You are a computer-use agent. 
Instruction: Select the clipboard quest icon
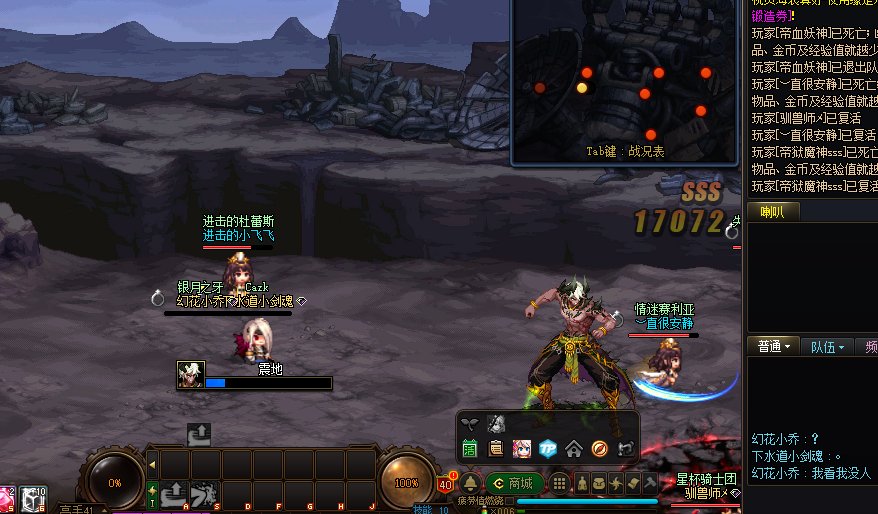(x=495, y=448)
